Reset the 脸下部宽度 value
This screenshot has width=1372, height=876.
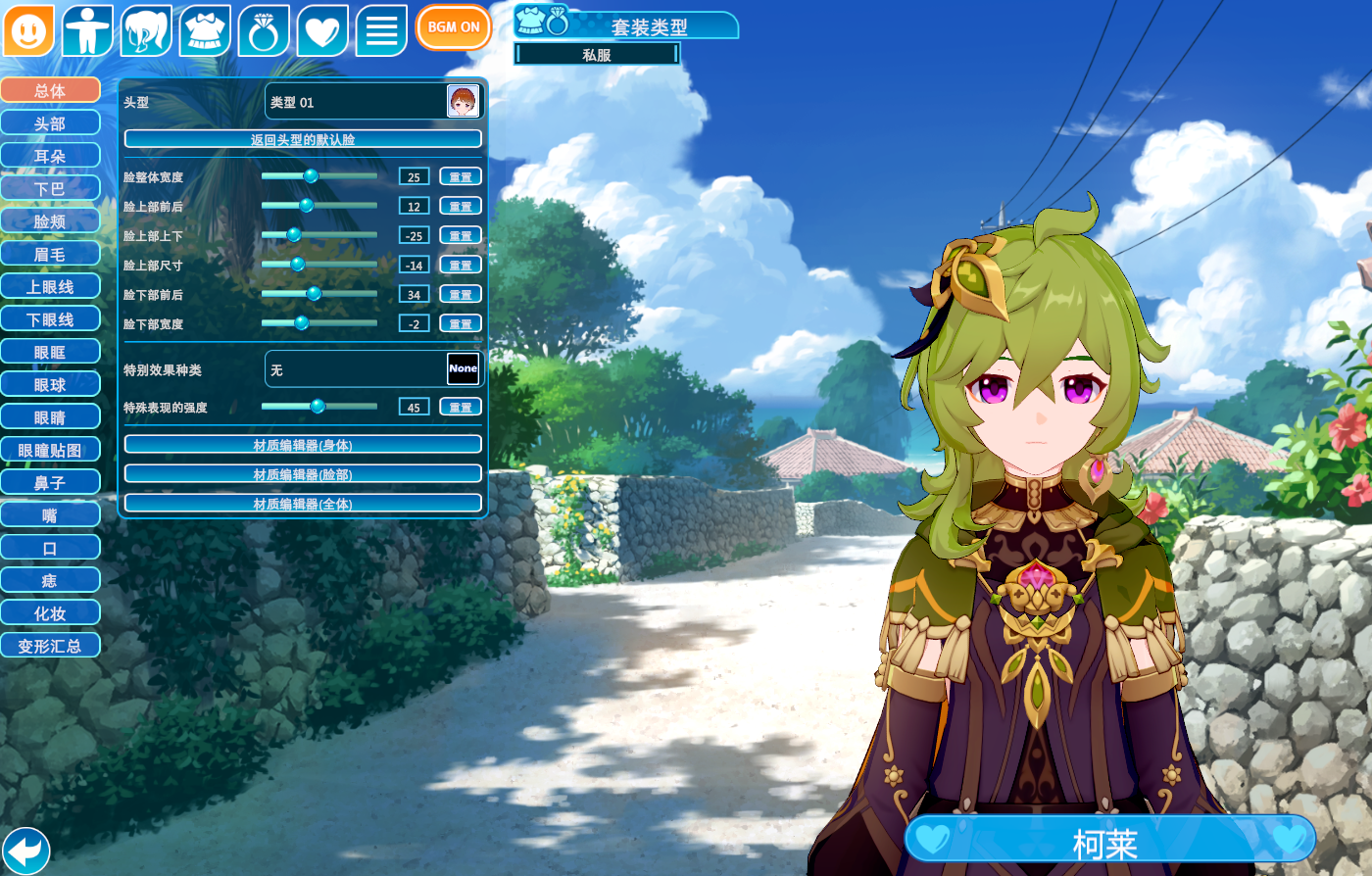tap(461, 323)
